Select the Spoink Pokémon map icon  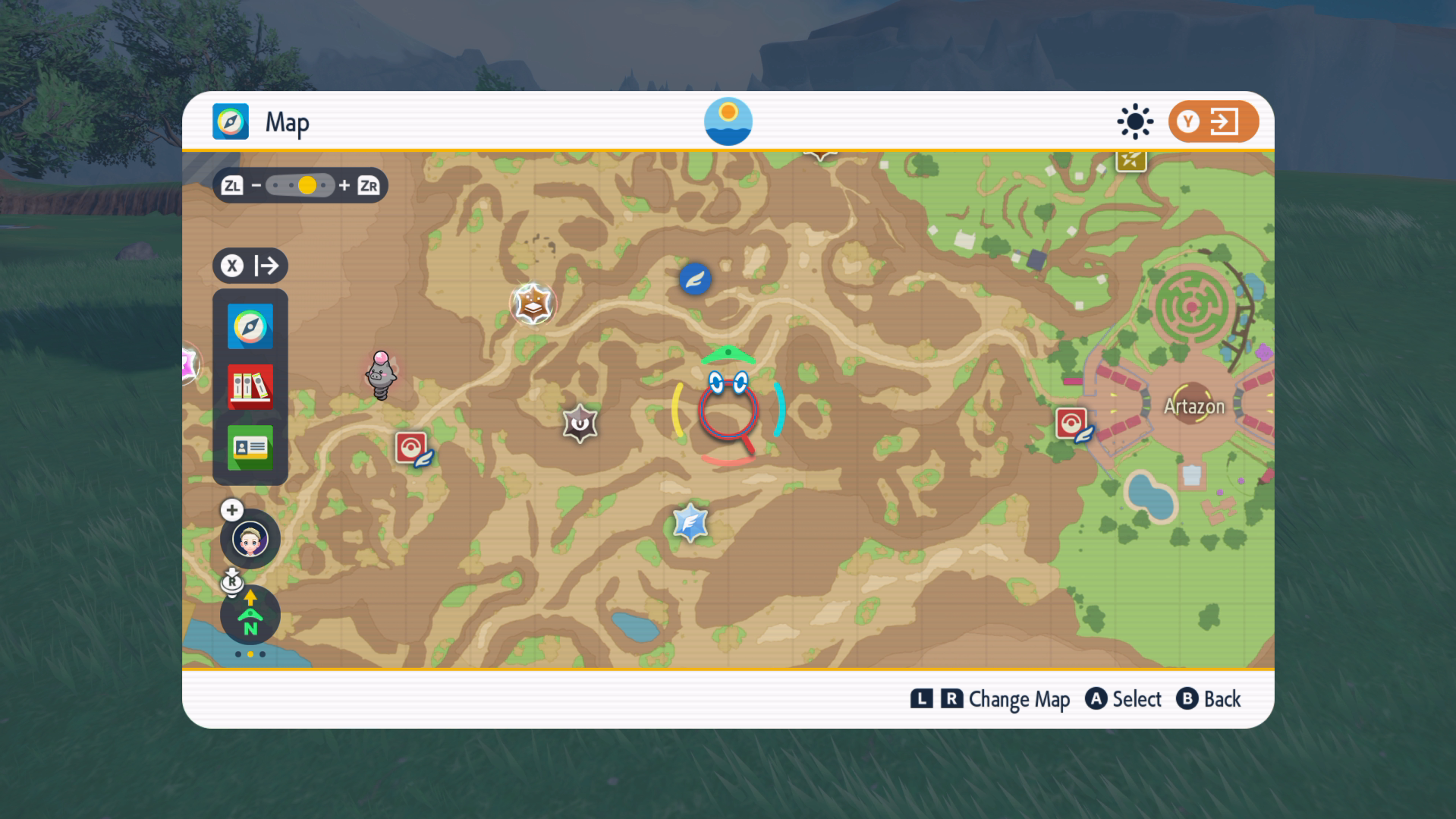pos(381,375)
